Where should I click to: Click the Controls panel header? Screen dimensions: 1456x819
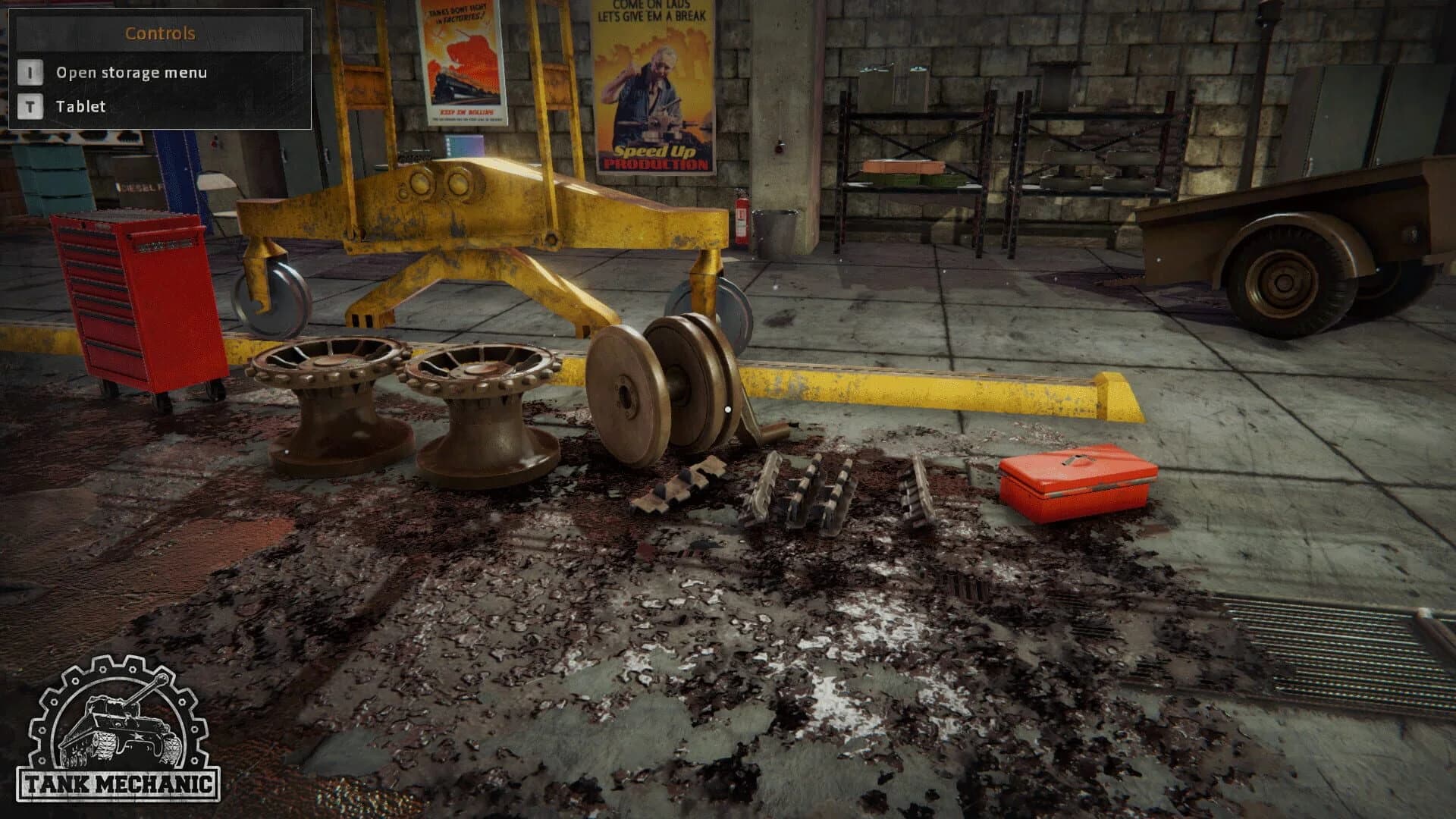(x=159, y=33)
